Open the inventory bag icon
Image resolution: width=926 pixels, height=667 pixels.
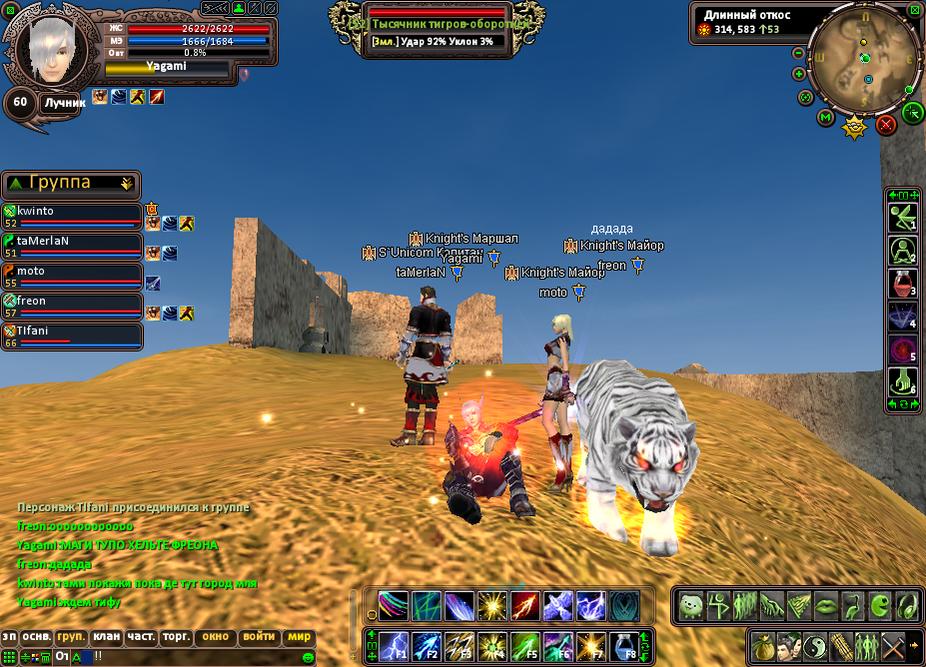[x=765, y=645]
